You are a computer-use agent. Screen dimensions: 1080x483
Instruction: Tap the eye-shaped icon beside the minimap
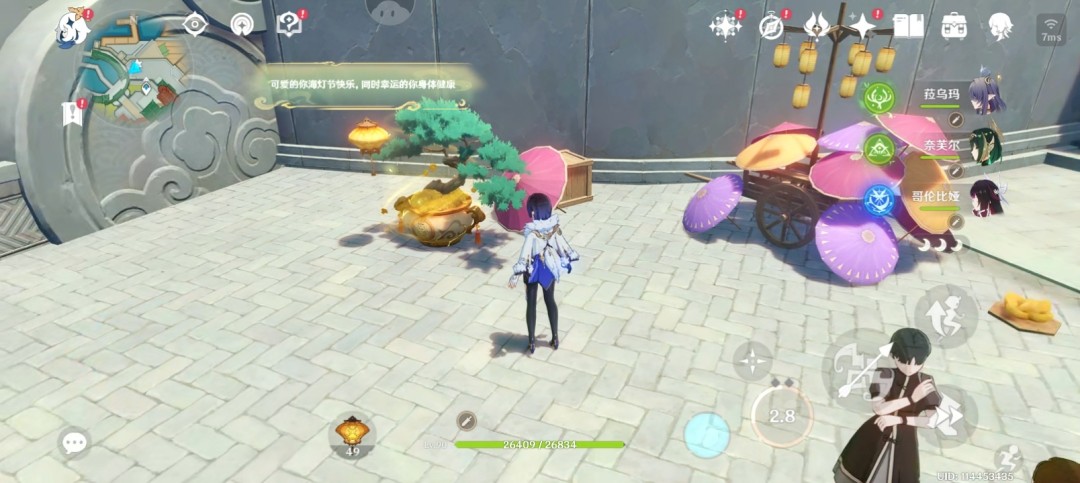[x=195, y=24]
